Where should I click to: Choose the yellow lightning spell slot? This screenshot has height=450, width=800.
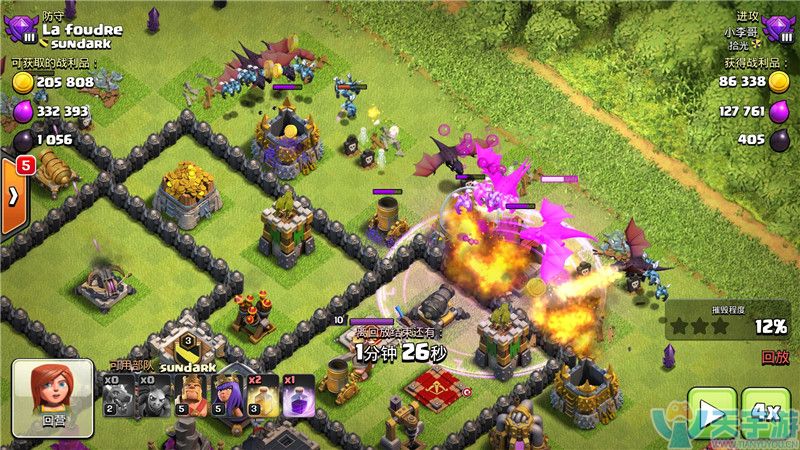[255, 396]
